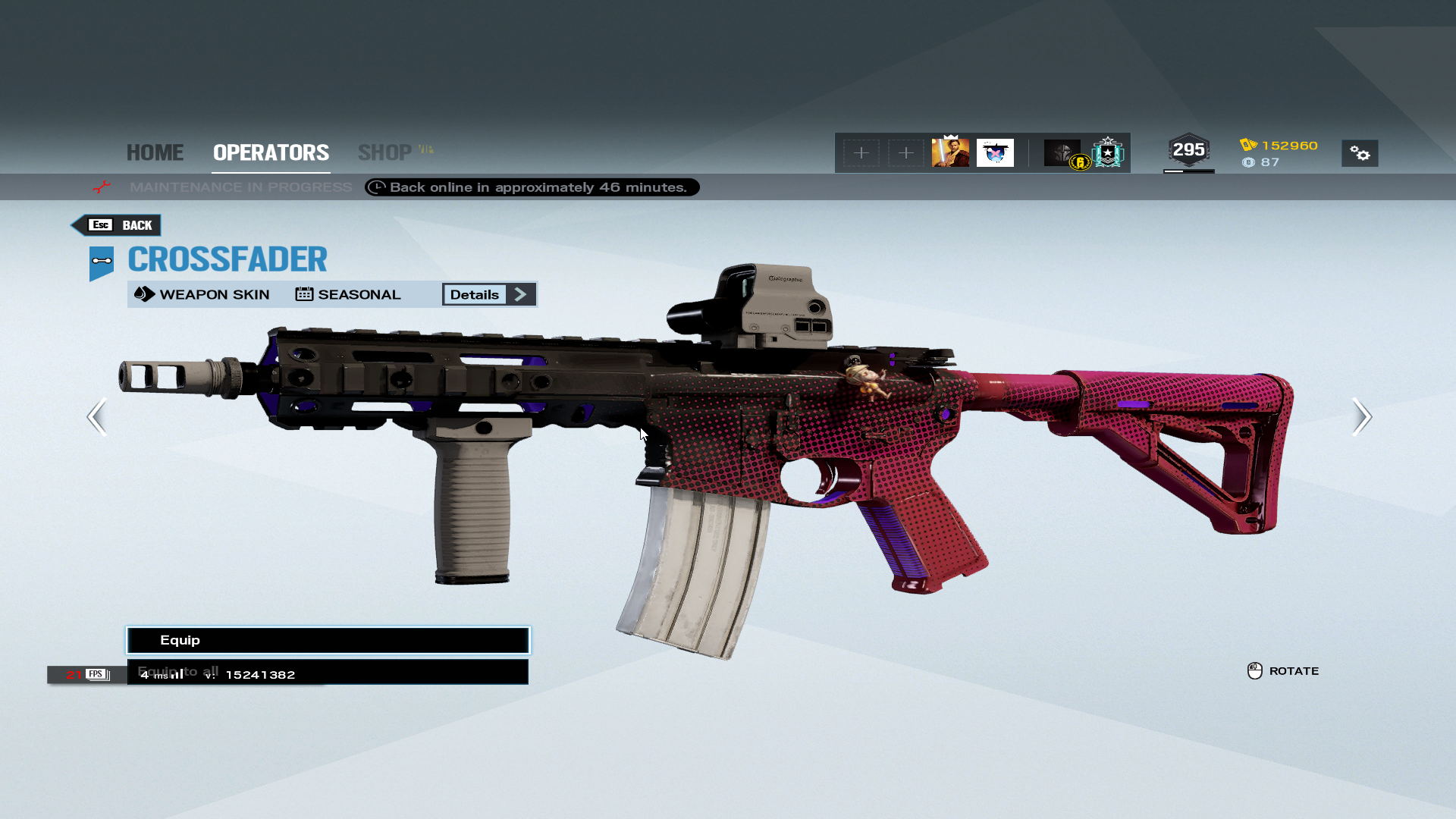
Task: Open the OPERATORS tab
Action: coord(271,152)
